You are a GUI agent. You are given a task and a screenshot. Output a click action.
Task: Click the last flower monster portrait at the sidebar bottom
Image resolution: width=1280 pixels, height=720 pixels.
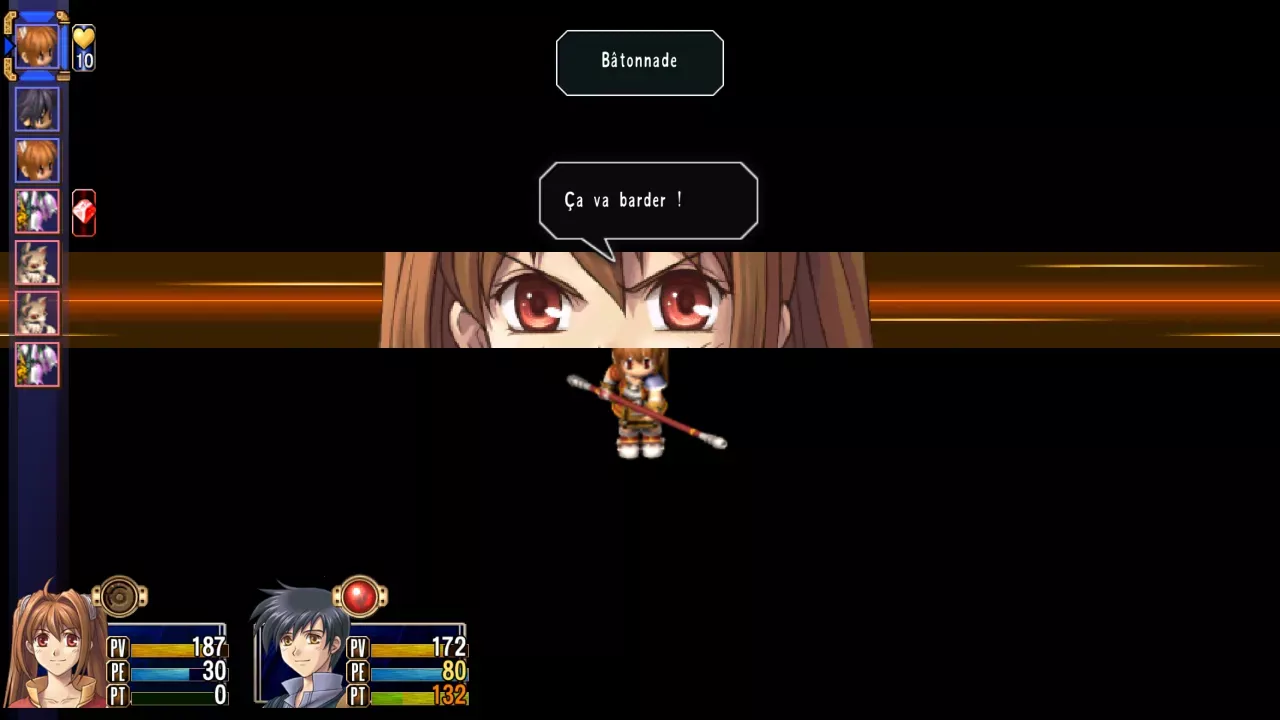click(37, 365)
